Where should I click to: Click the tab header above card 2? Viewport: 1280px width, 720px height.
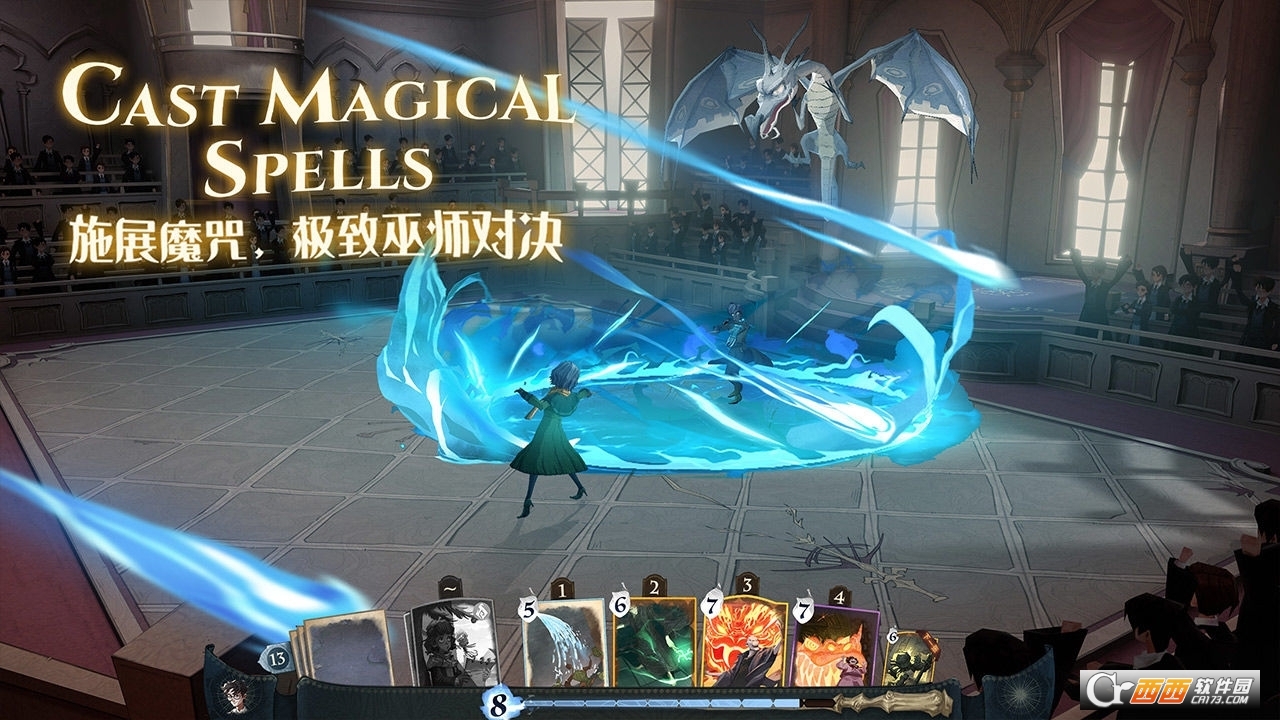(653, 588)
